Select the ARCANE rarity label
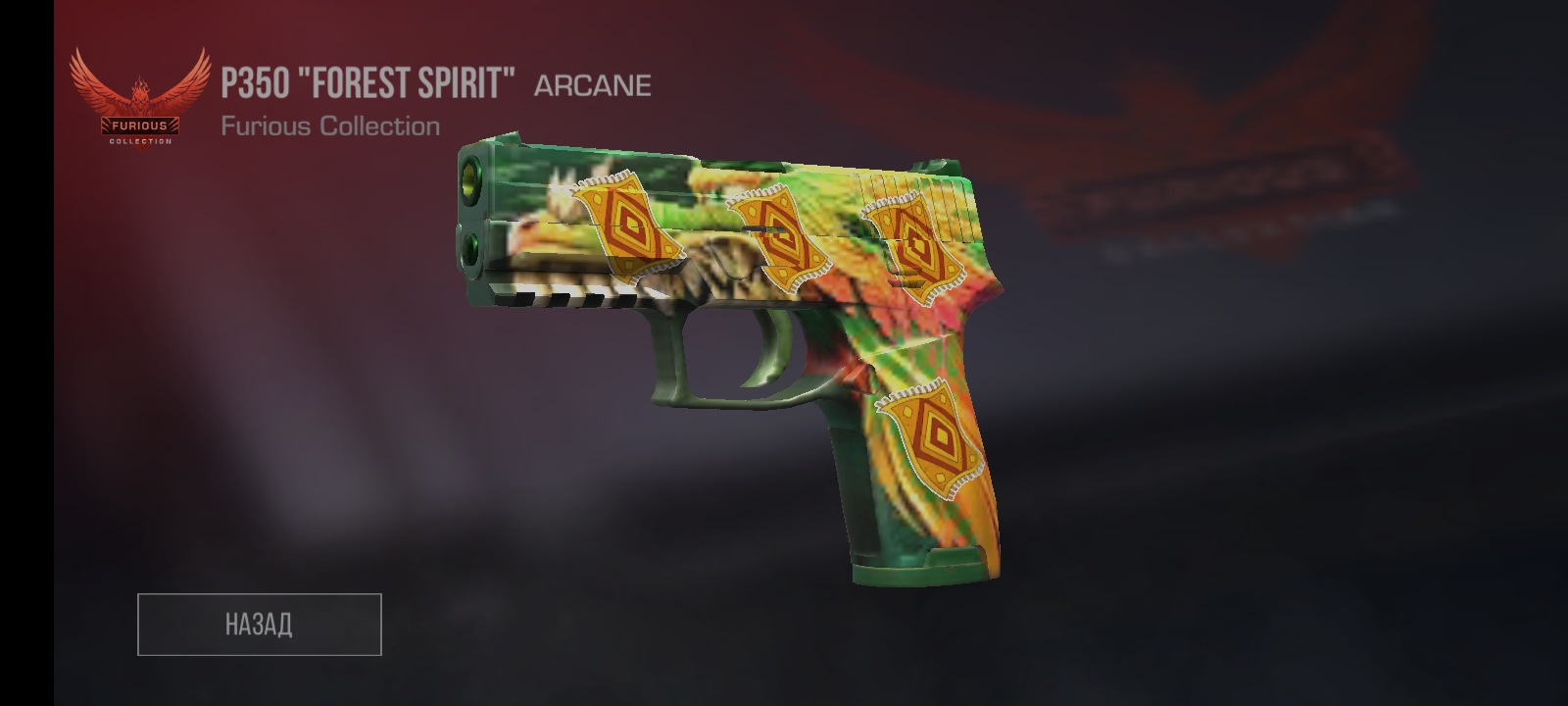1568x706 pixels. [x=591, y=84]
